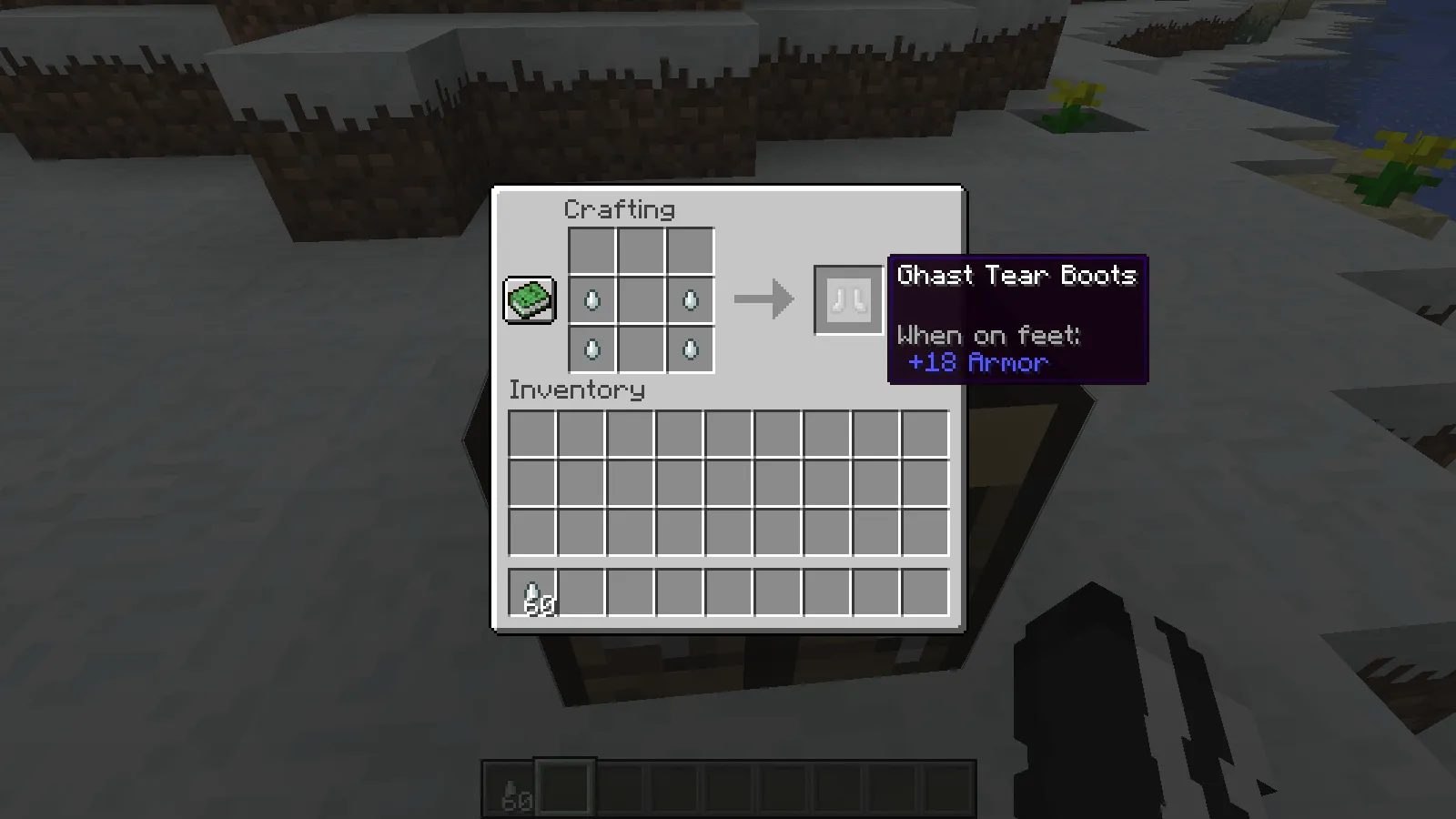Click the Ghast Tear Boots tooltip
The height and width of the screenshot is (819, 1456).
click(x=1016, y=276)
